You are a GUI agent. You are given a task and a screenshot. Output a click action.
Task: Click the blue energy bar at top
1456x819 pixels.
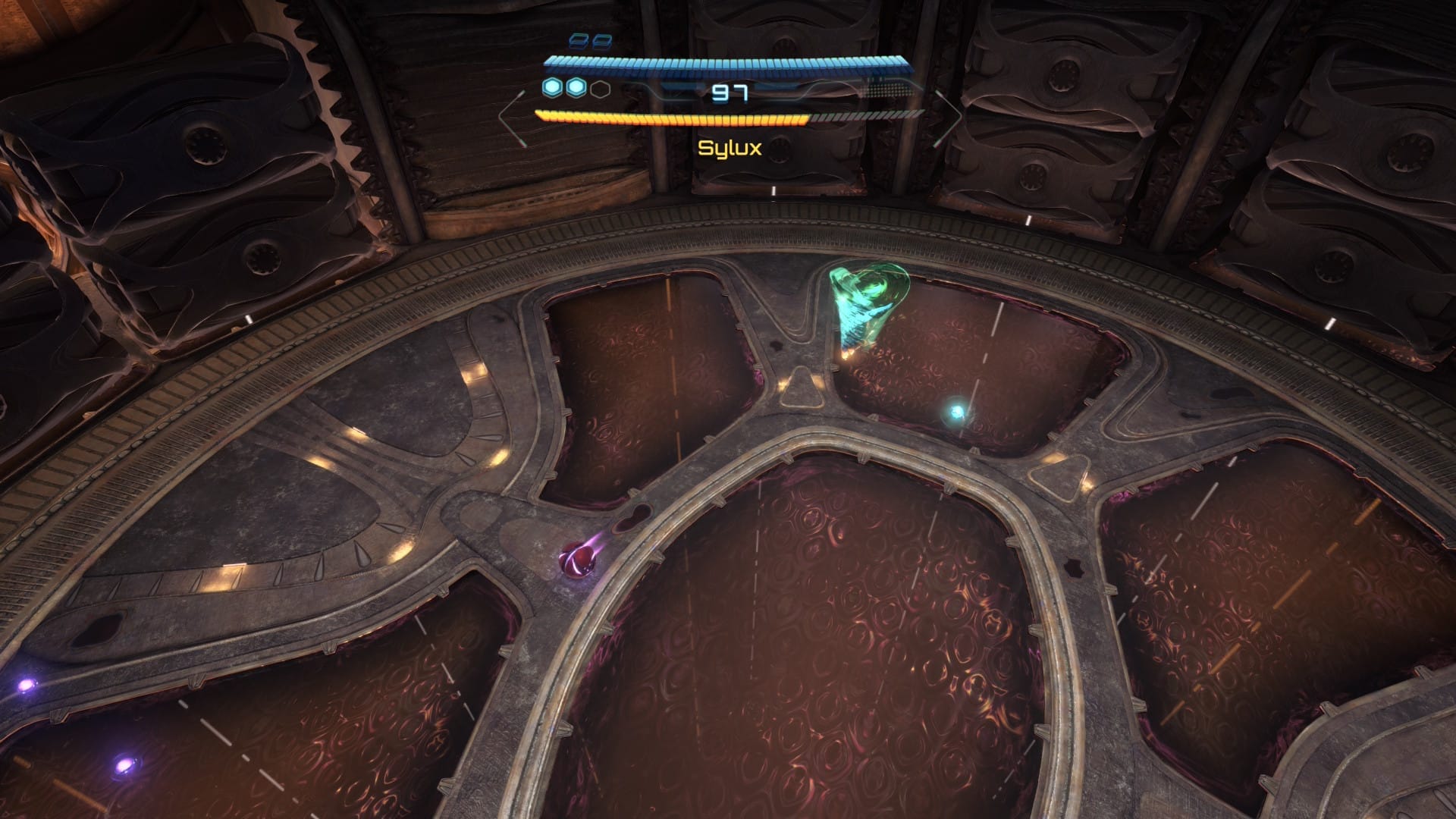724,67
